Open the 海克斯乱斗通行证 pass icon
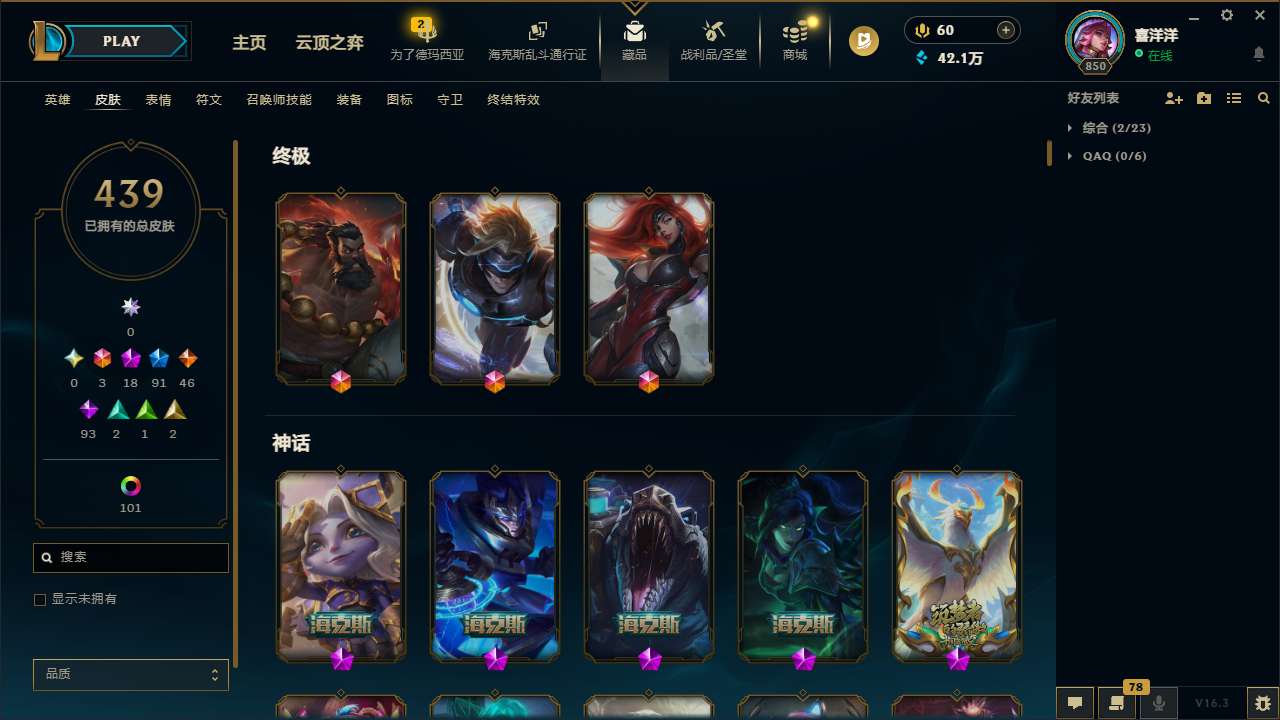1280x720 pixels. [537, 40]
